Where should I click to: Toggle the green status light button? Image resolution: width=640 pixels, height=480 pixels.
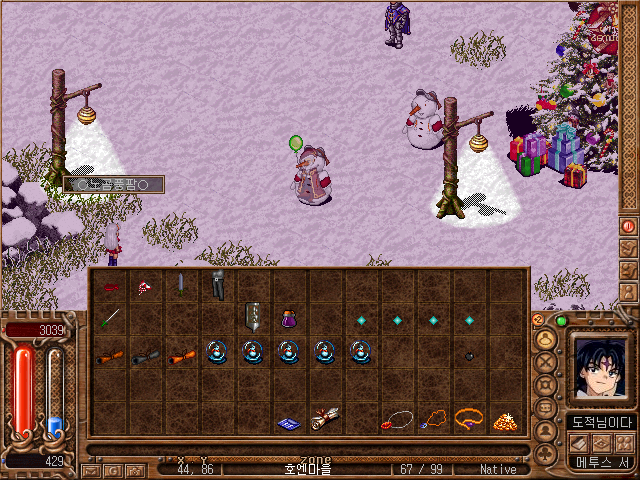(561, 321)
